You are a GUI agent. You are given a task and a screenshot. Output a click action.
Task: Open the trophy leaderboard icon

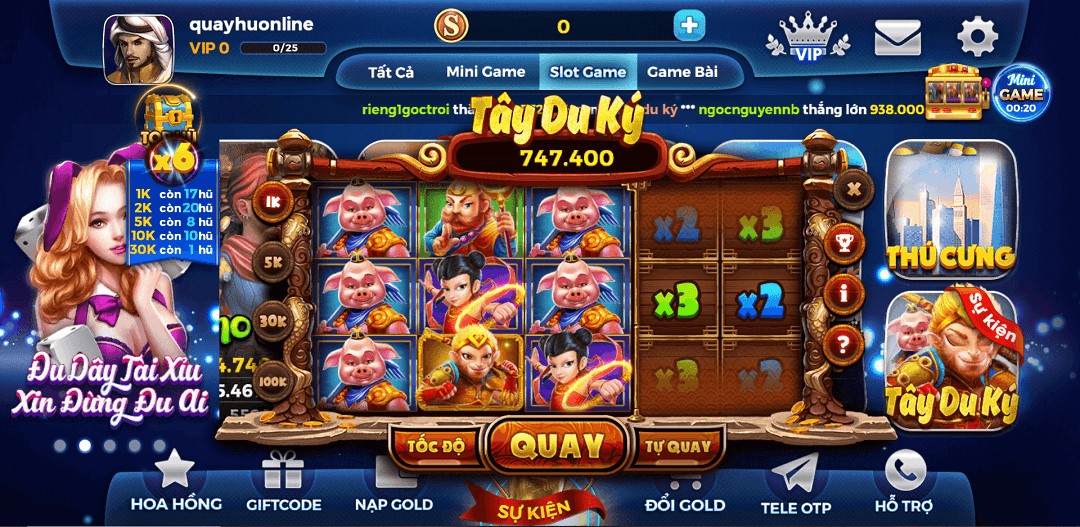(x=846, y=241)
